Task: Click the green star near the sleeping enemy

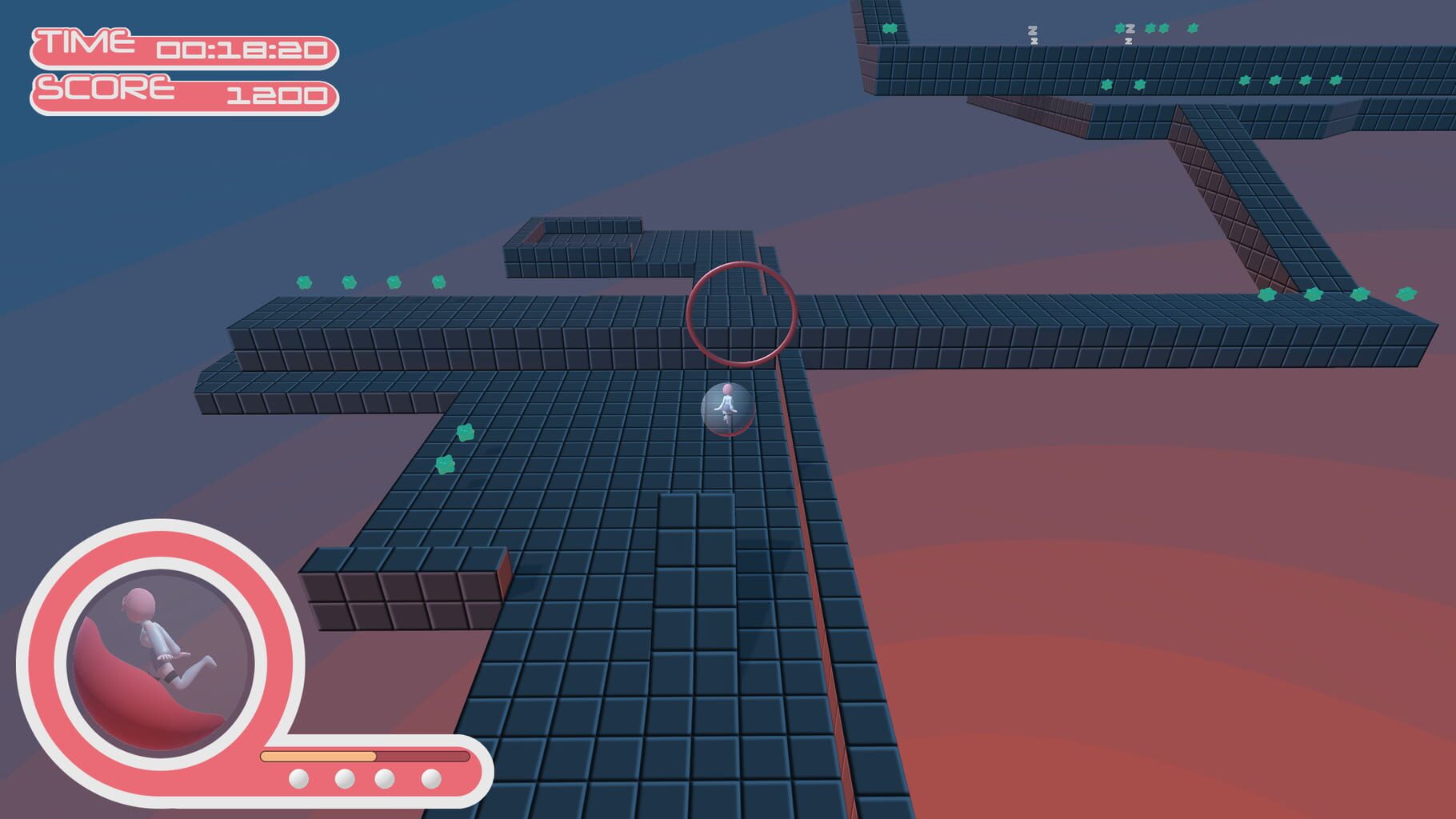Action: [1122, 29]
